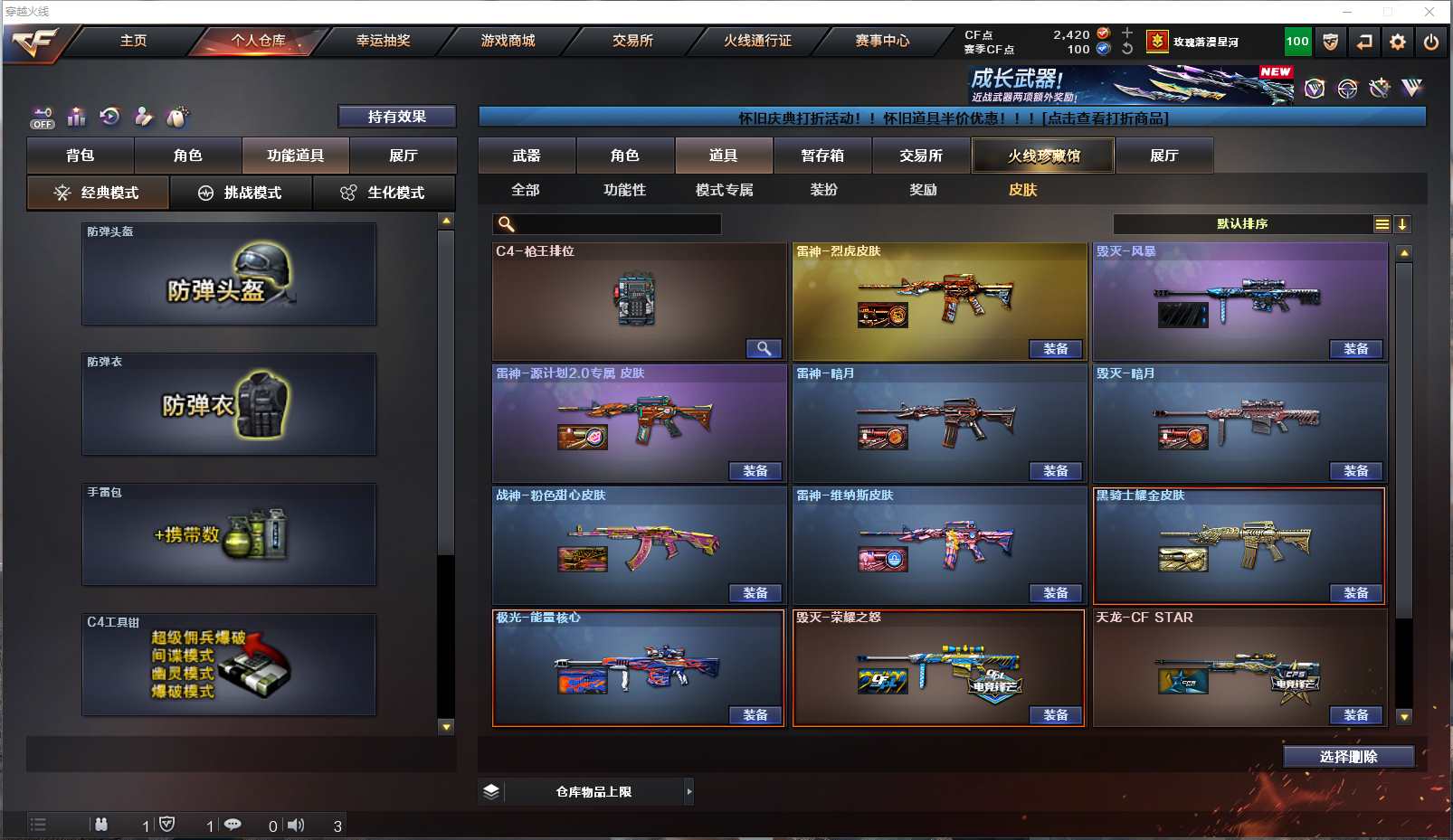Equip the 雷神-烈虎皮肤 skin
Image resolution: width=1453 pixels, height=840 pixels.
pyautogui.click(x=1056, y=349)
